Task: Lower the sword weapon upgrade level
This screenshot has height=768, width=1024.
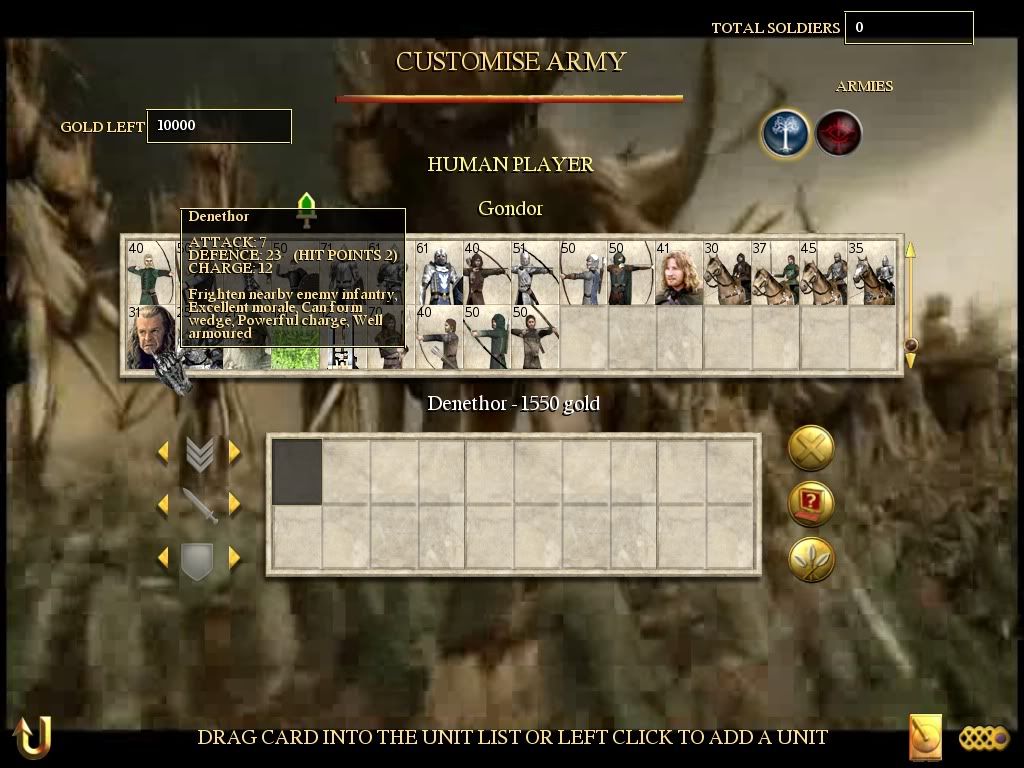Action: (163, 504)
